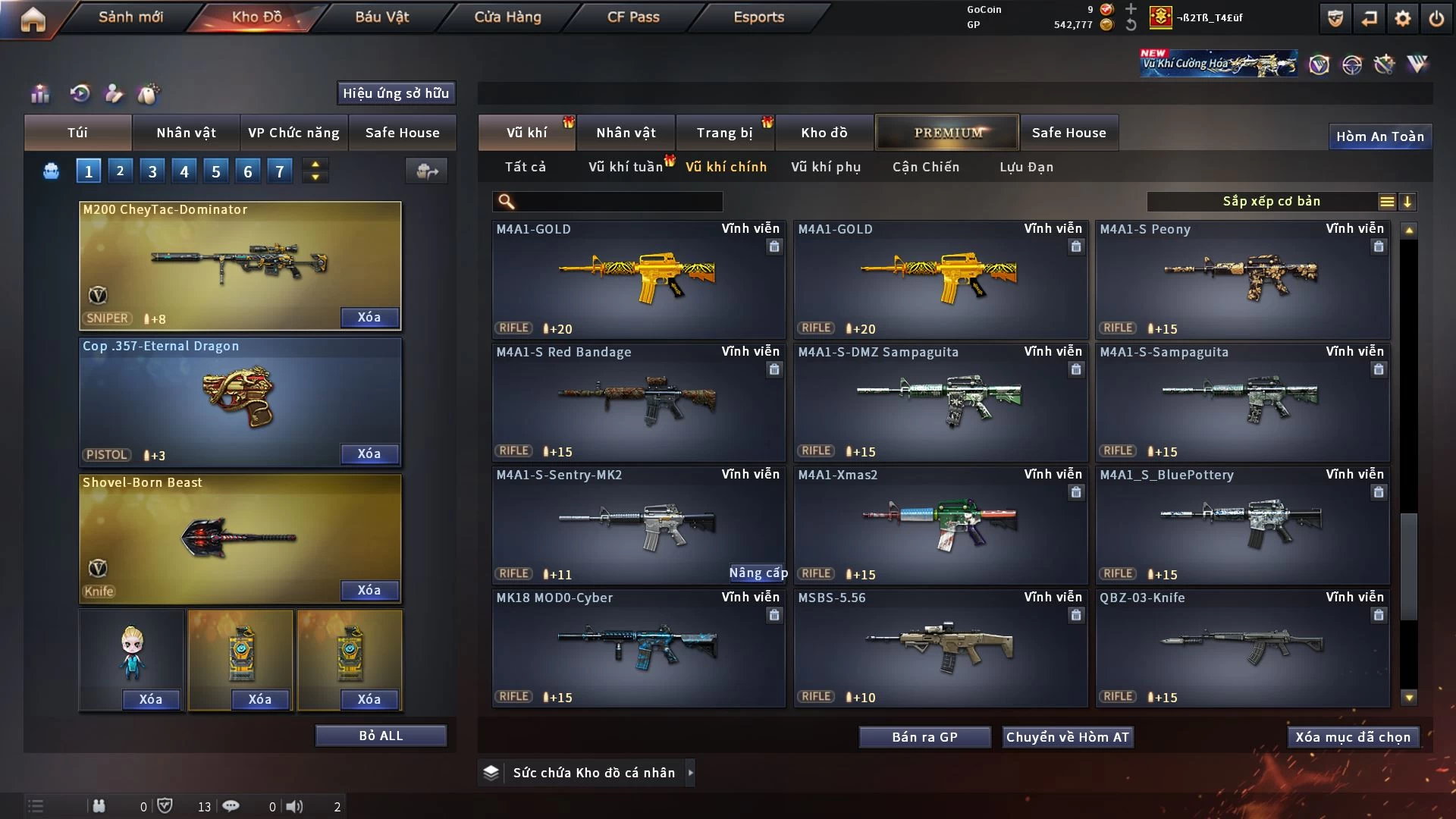Filter by Cận Chiến weapons
This screenshot has height=819, width=1456.
pyautogui.click(x=926, y=167)
